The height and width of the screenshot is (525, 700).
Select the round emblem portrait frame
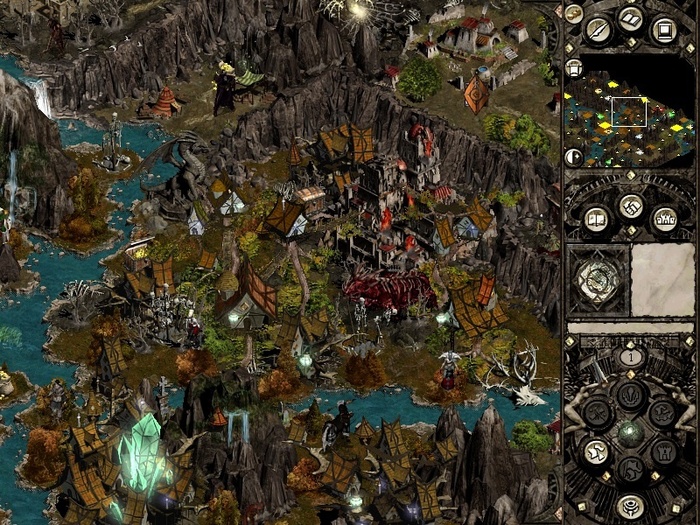(598, 276)
